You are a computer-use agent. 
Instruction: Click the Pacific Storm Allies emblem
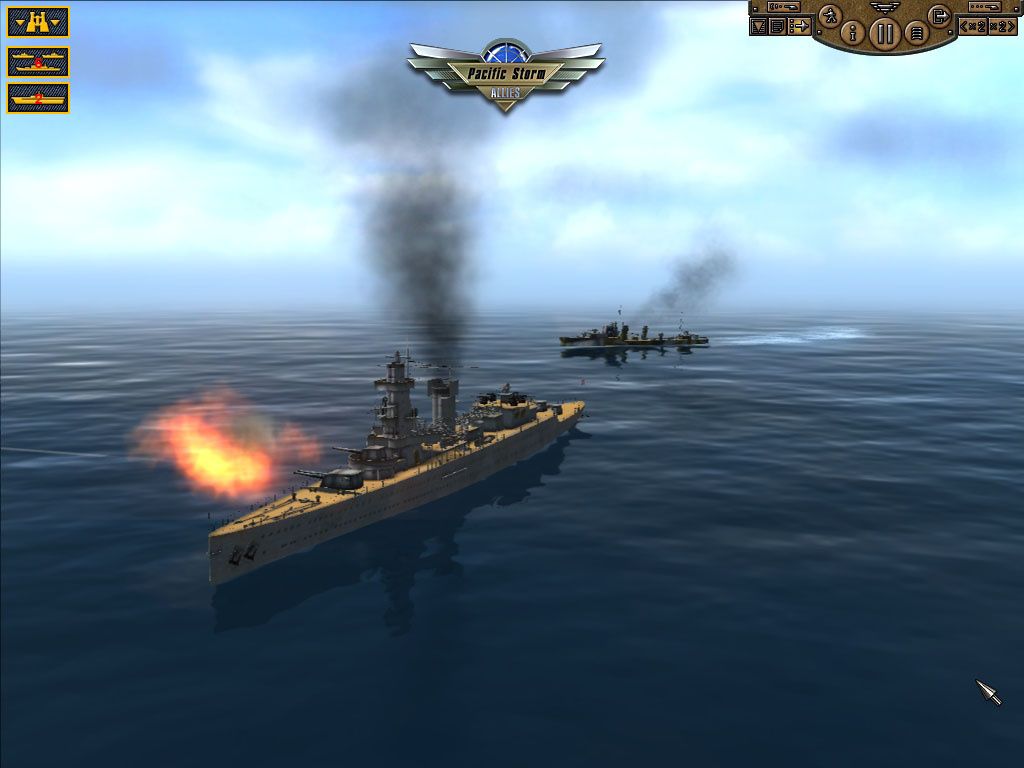click(x=505, y=72)
